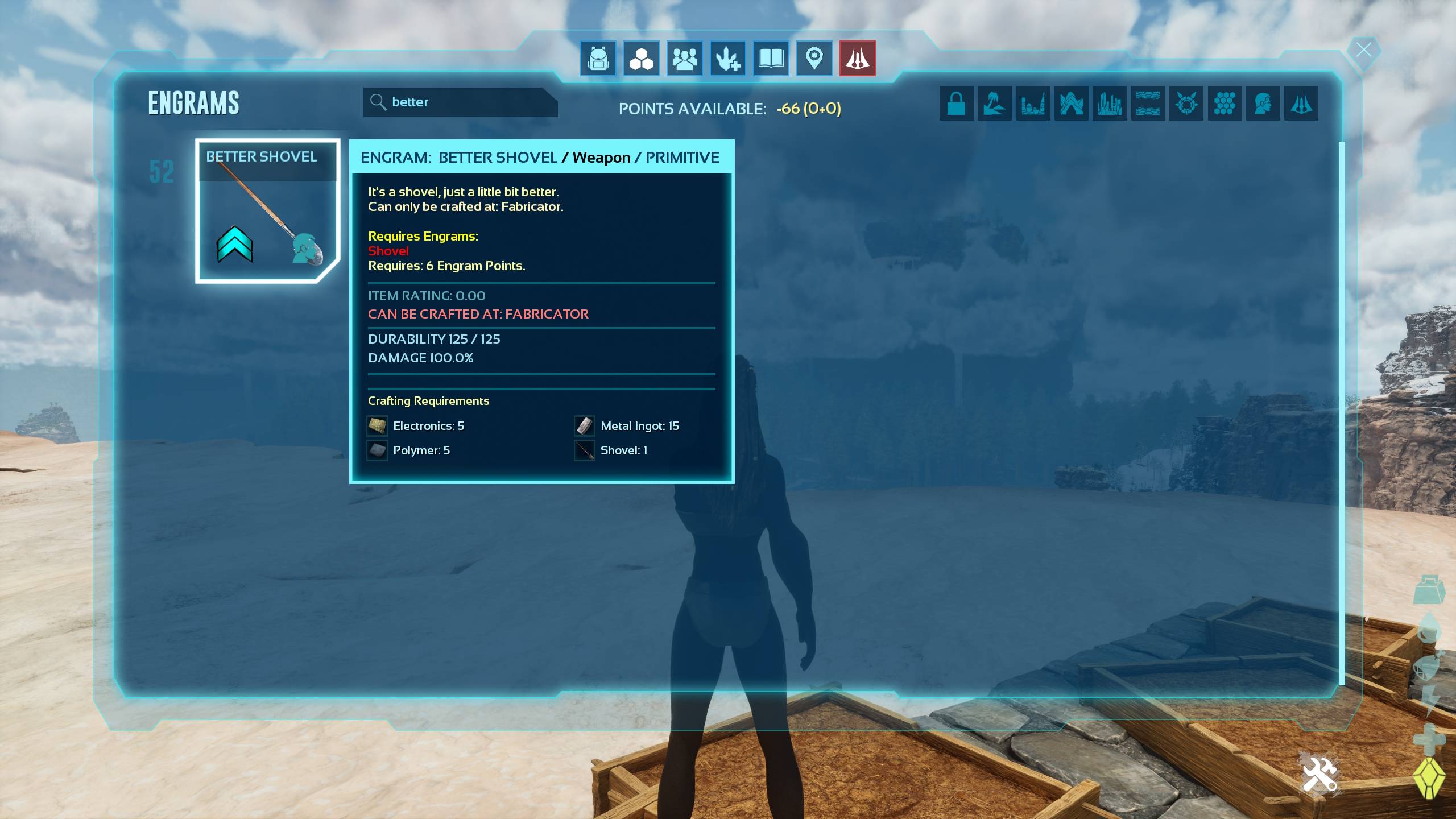This screenshot has height=819, width=1456.
Task: Toggle the rock spires map filter
Action: [1033, 104]
